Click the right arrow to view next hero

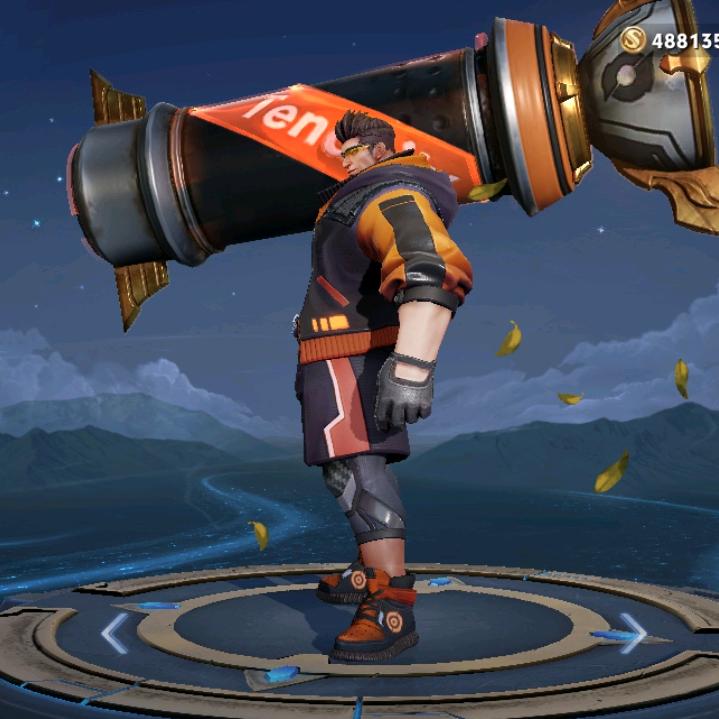point(632,631)
